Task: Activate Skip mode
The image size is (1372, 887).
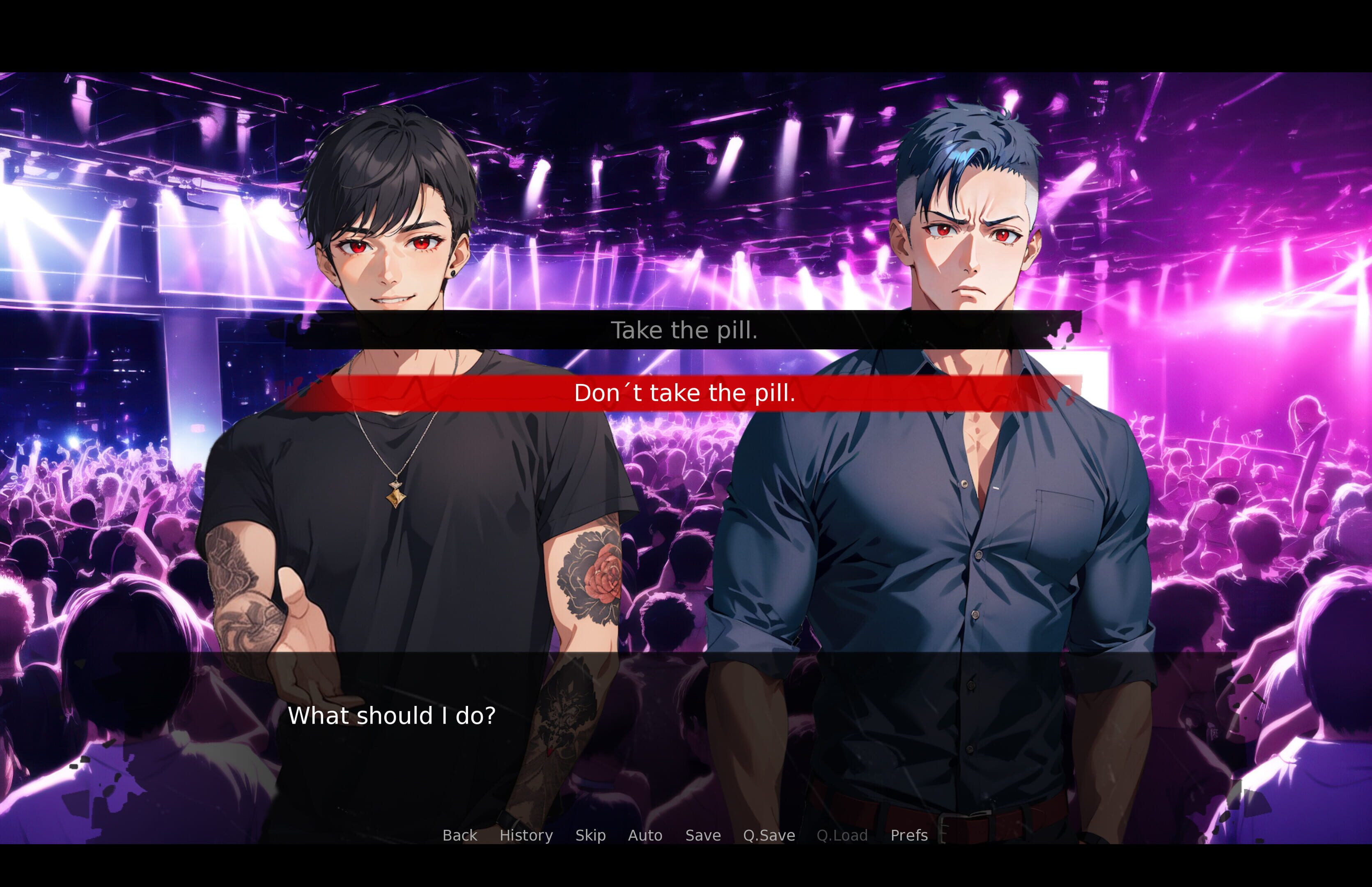Action: (x=590, y=835)
